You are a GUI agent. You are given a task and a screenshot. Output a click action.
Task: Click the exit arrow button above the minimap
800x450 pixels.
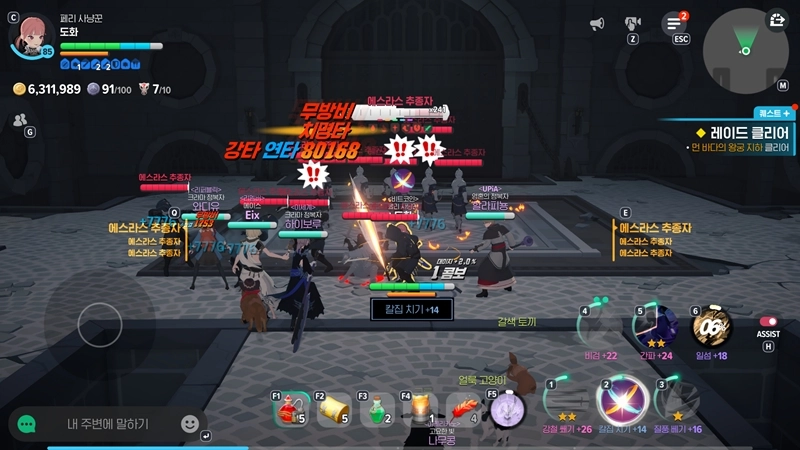pos(777,19)
